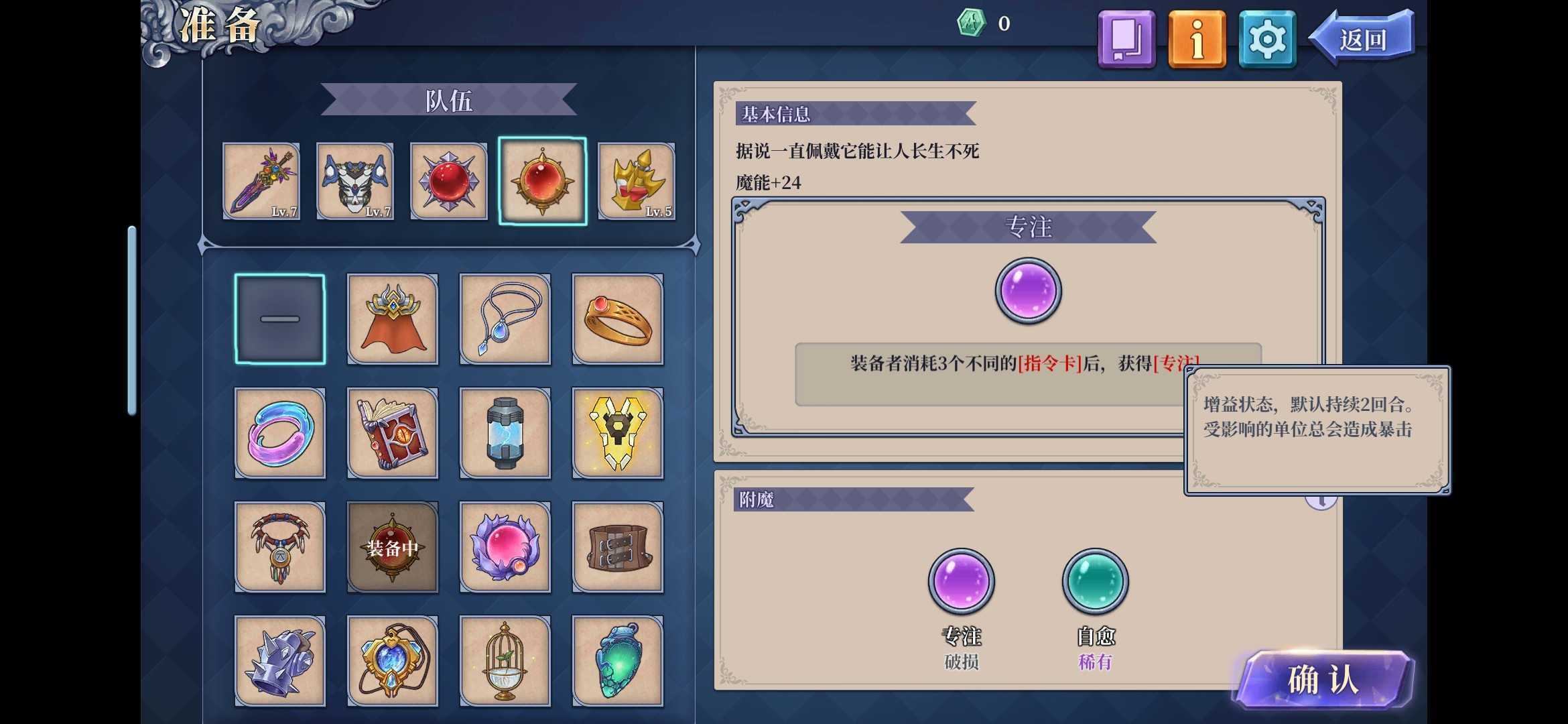Select the spiked gauntlet item
The width and height of the screenshot is (1568, 724).
(x=280, y=660)
